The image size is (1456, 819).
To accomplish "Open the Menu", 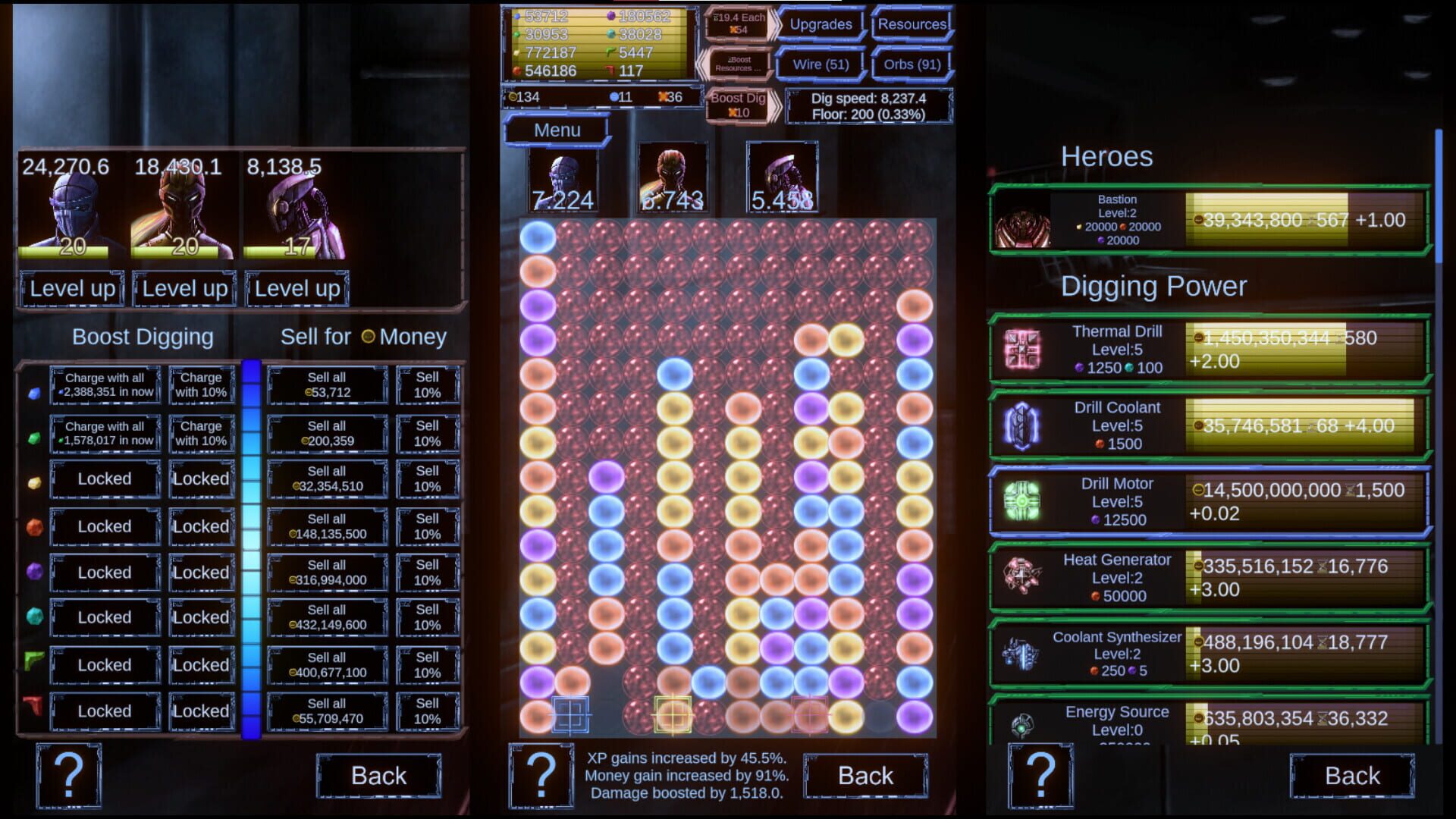I will pyautogui.click(x=557, y=130).
